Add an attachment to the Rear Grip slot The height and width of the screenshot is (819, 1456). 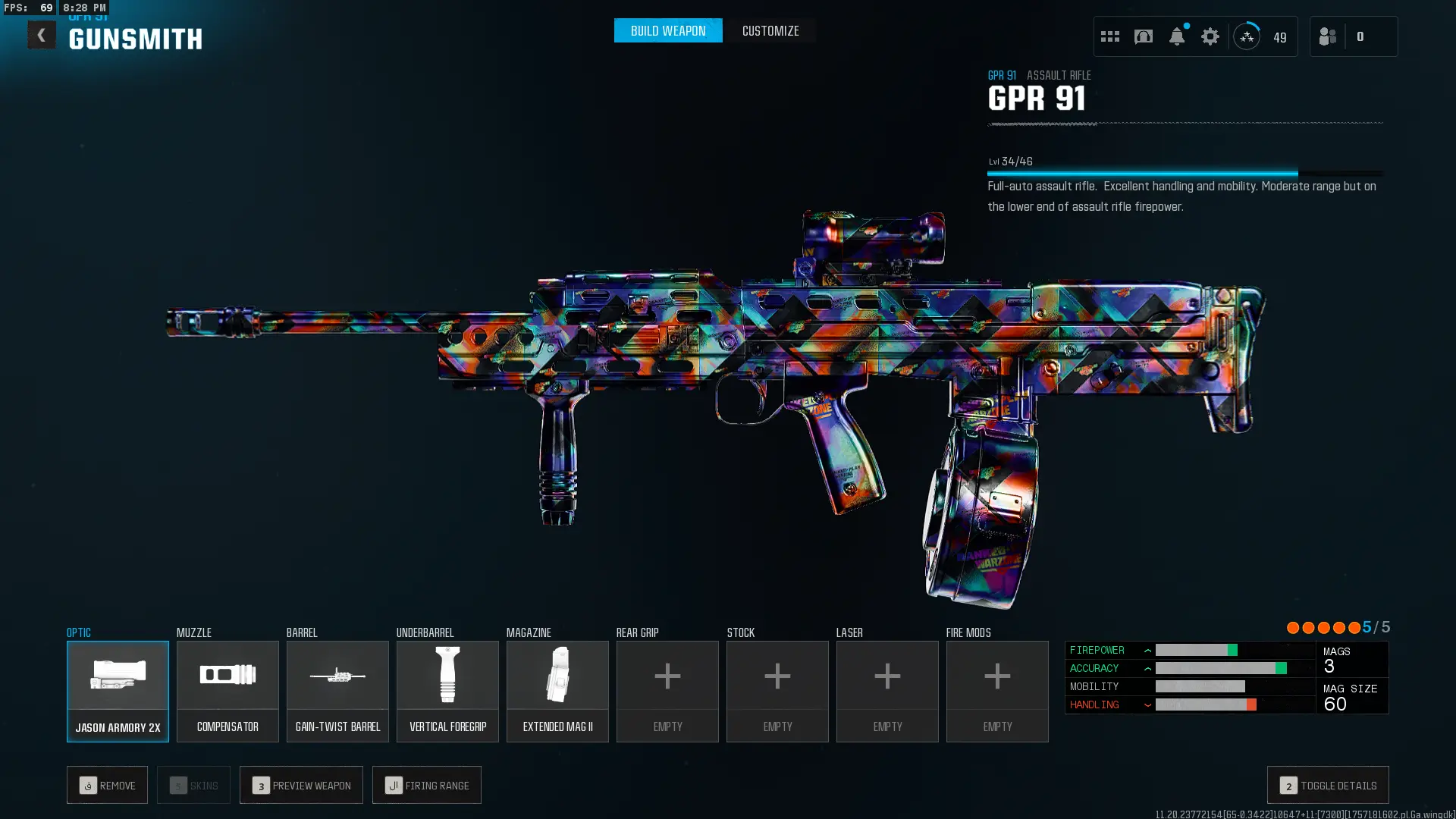[x=667, y=691]
